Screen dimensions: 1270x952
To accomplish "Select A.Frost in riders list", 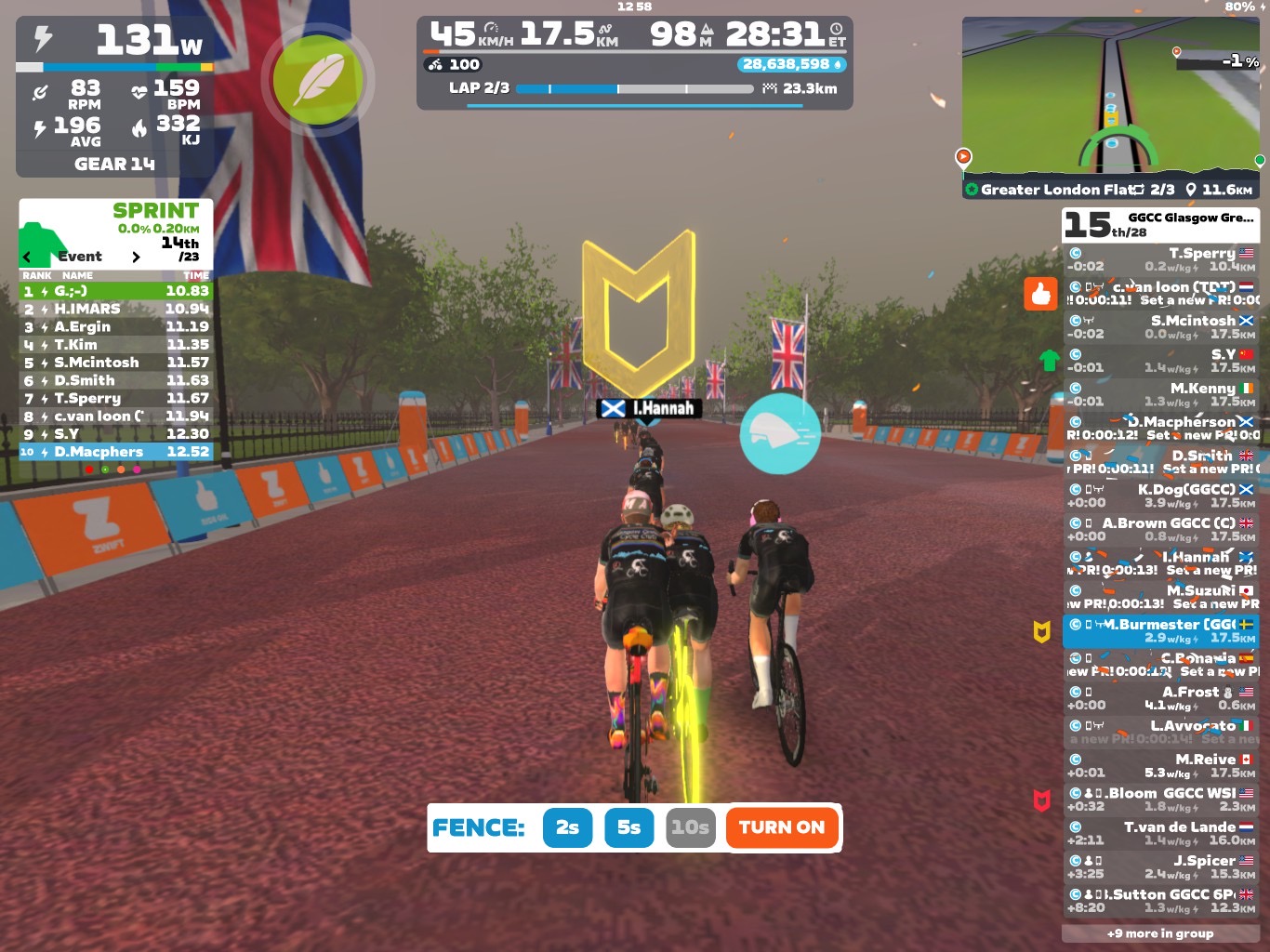I will (1160, 698).
